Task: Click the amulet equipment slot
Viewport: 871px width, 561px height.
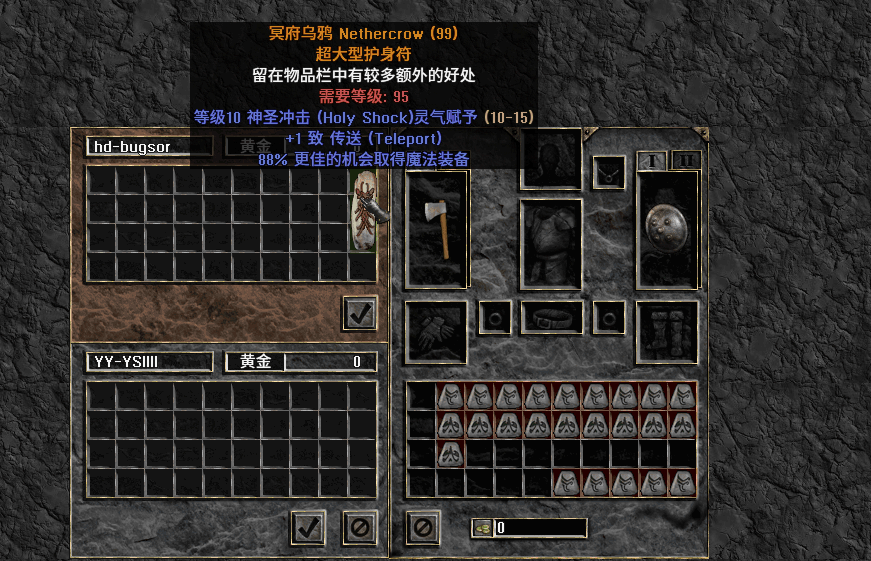Action: tap(608, 172)
